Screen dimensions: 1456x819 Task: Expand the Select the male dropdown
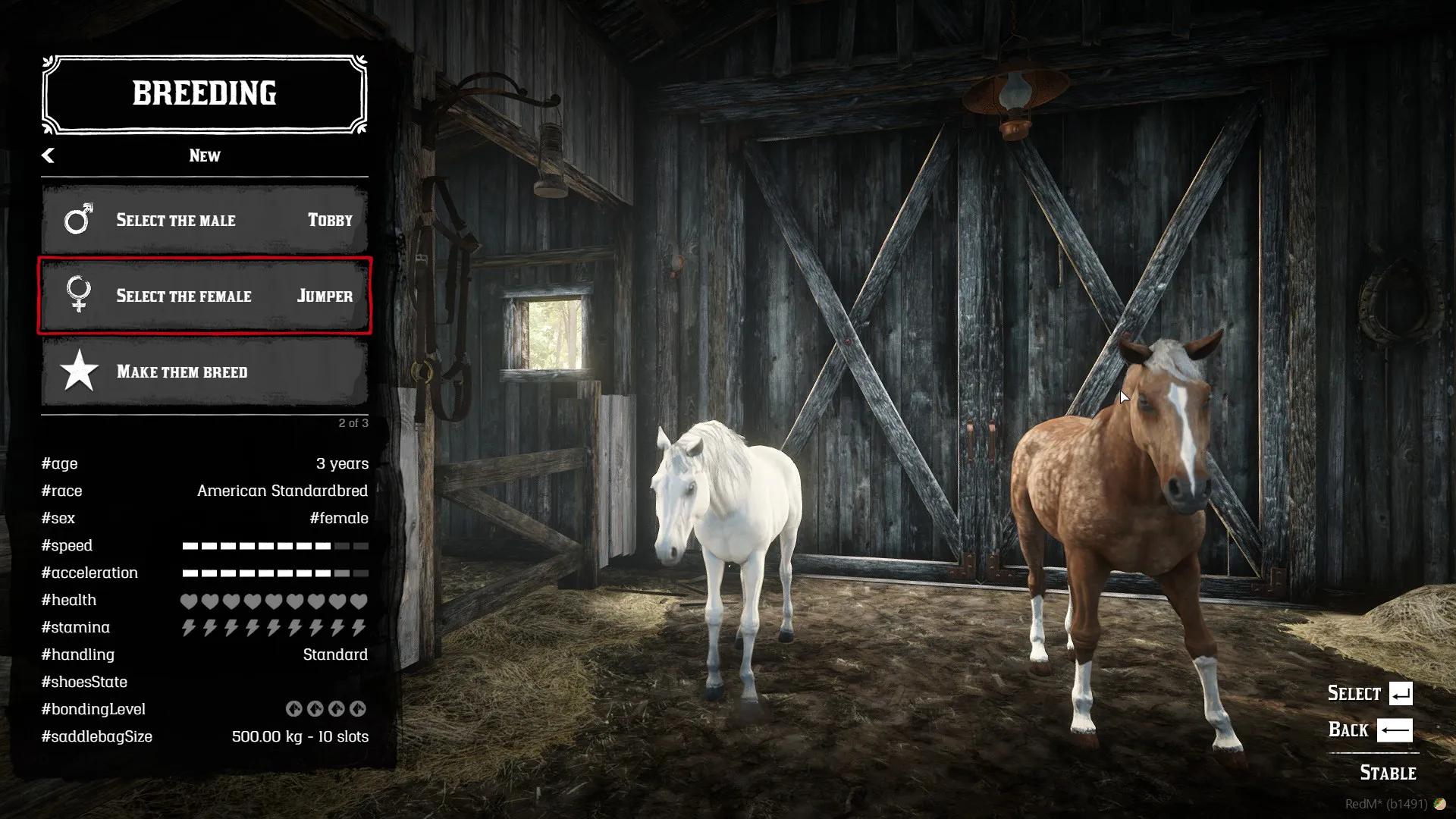(205, 220)
